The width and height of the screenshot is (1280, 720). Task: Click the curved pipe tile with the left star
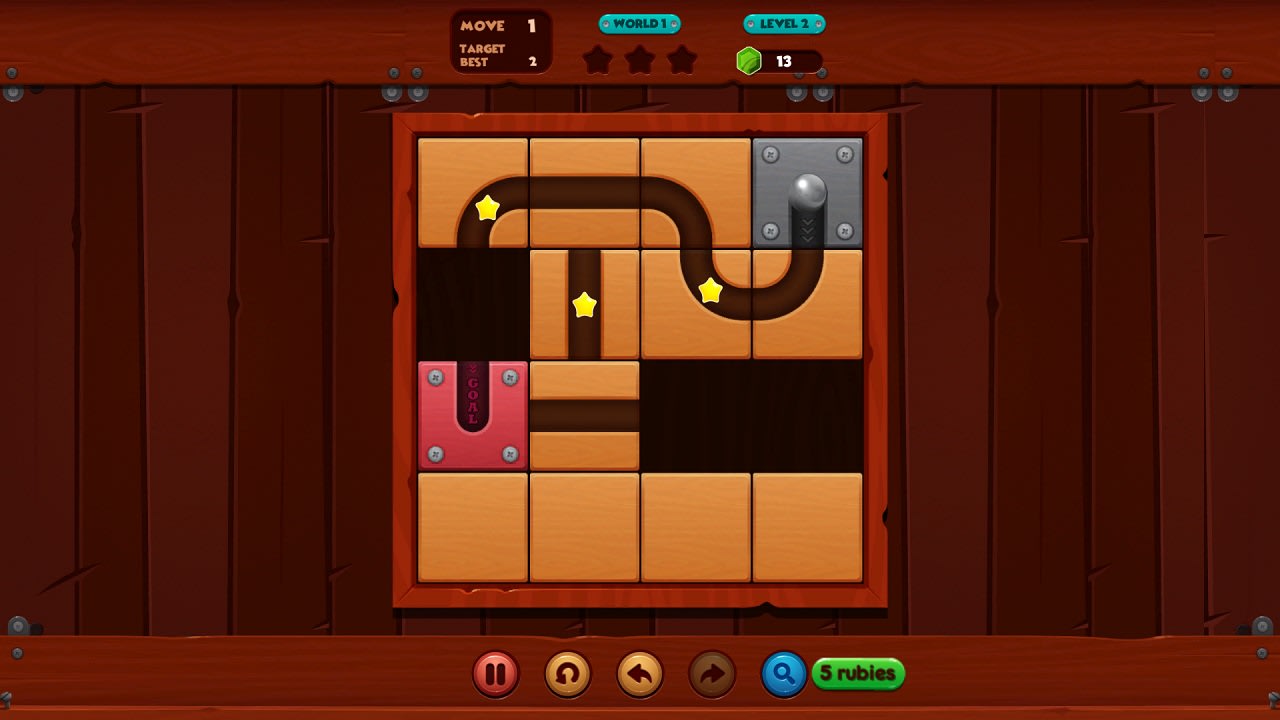point(472,190)
